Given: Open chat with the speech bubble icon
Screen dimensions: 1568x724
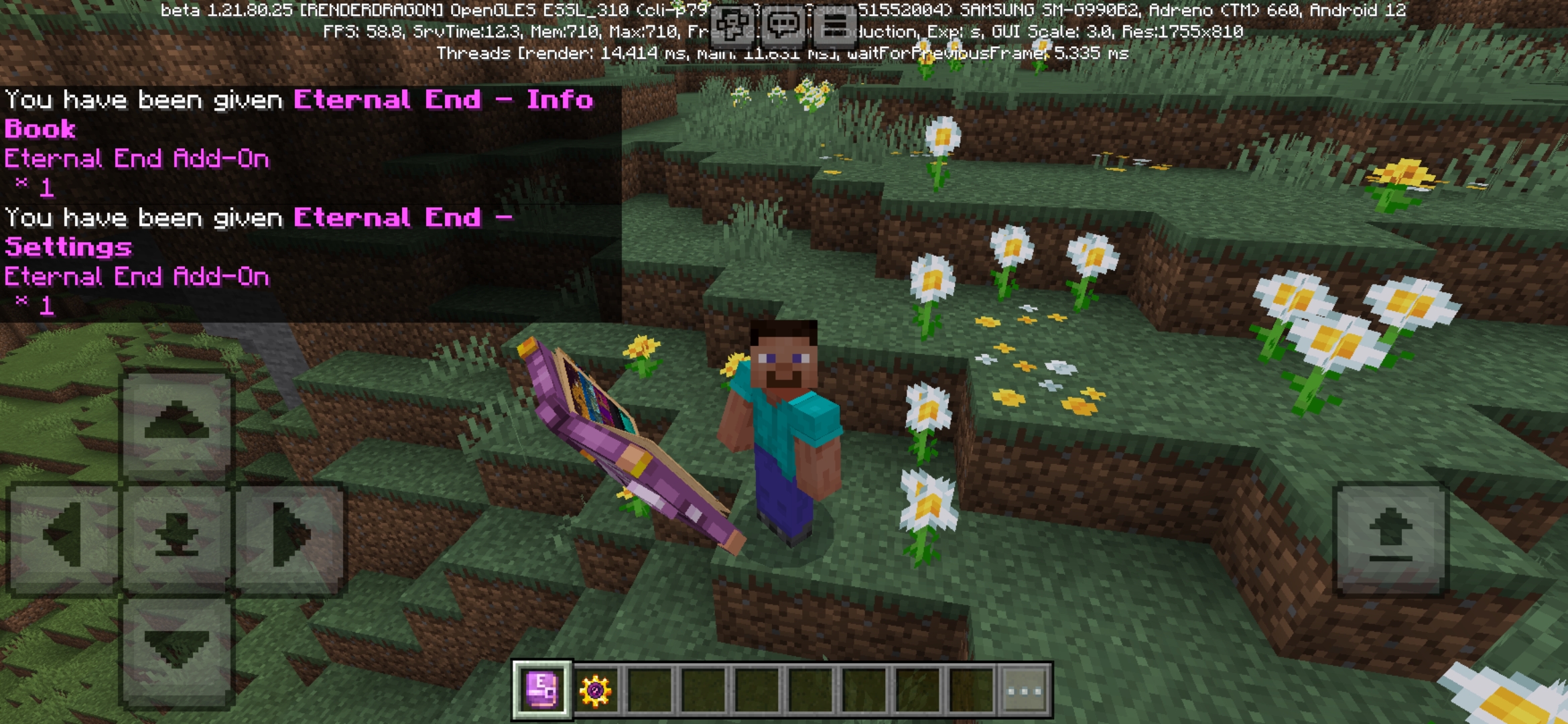Looking at the screenshot, I should click(783, 27).
